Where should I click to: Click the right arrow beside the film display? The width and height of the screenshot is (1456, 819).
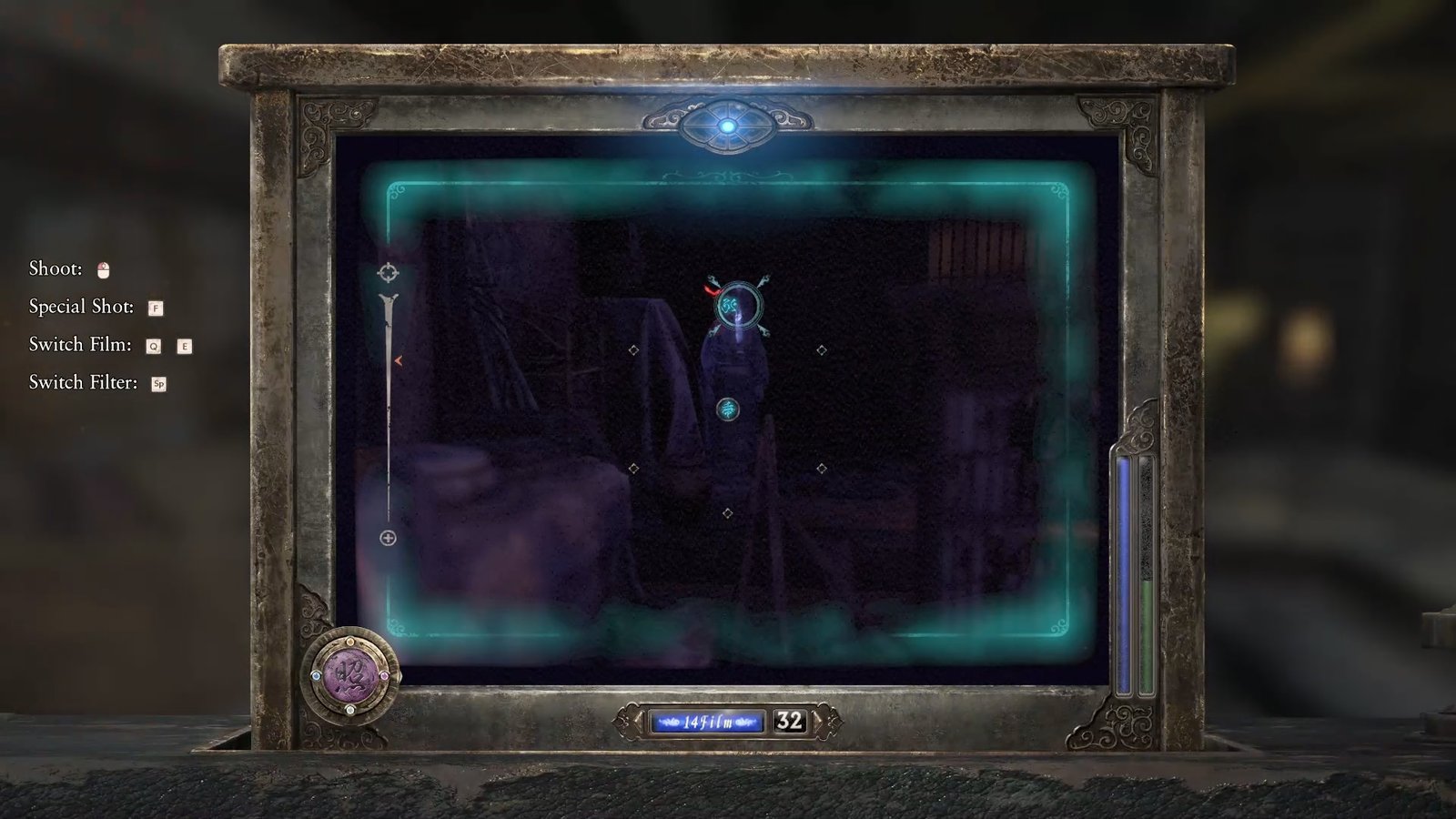coord(818,720)
